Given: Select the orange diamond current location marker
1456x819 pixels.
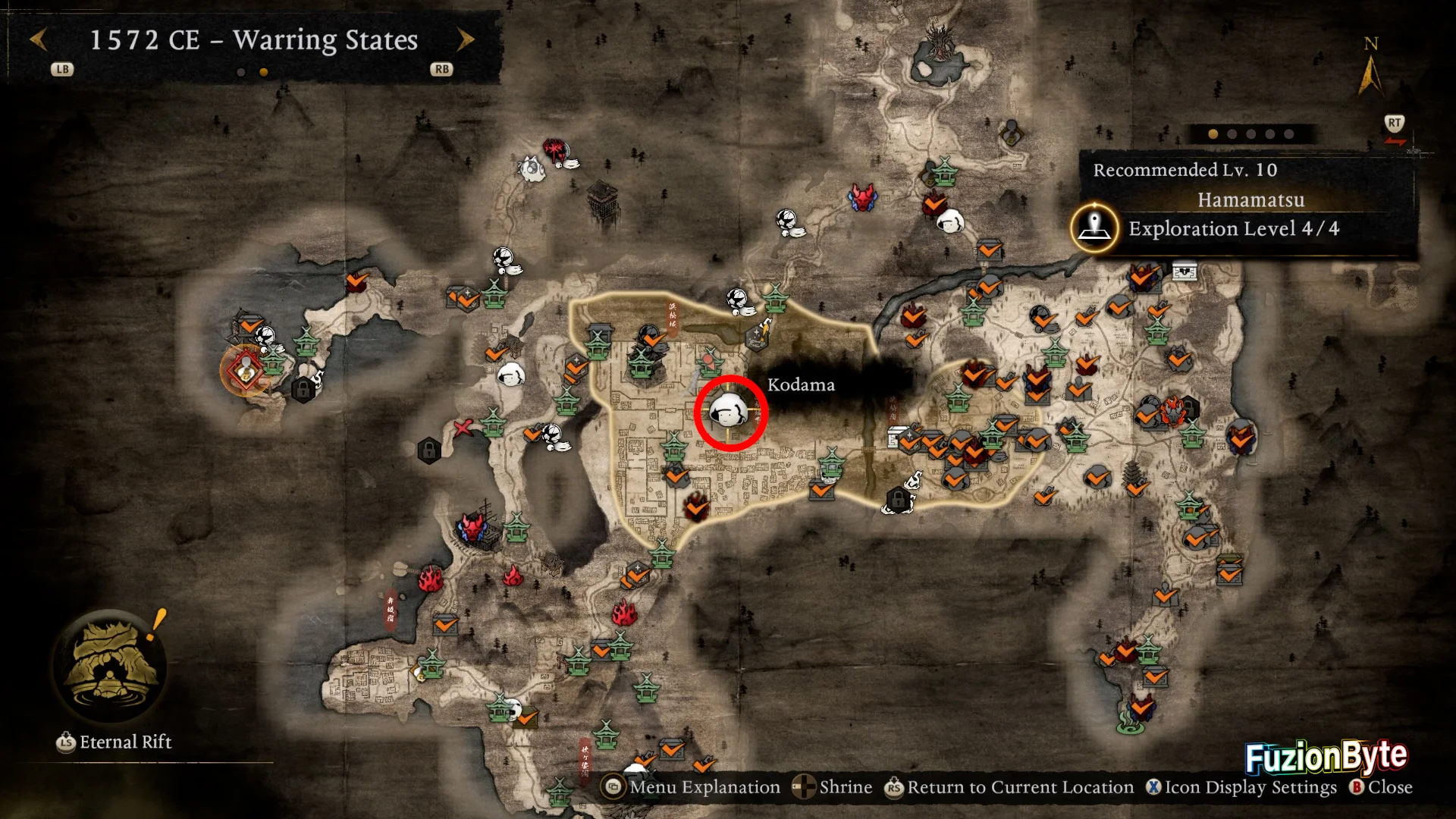Looking at the screenshot, I should [246, 371].
